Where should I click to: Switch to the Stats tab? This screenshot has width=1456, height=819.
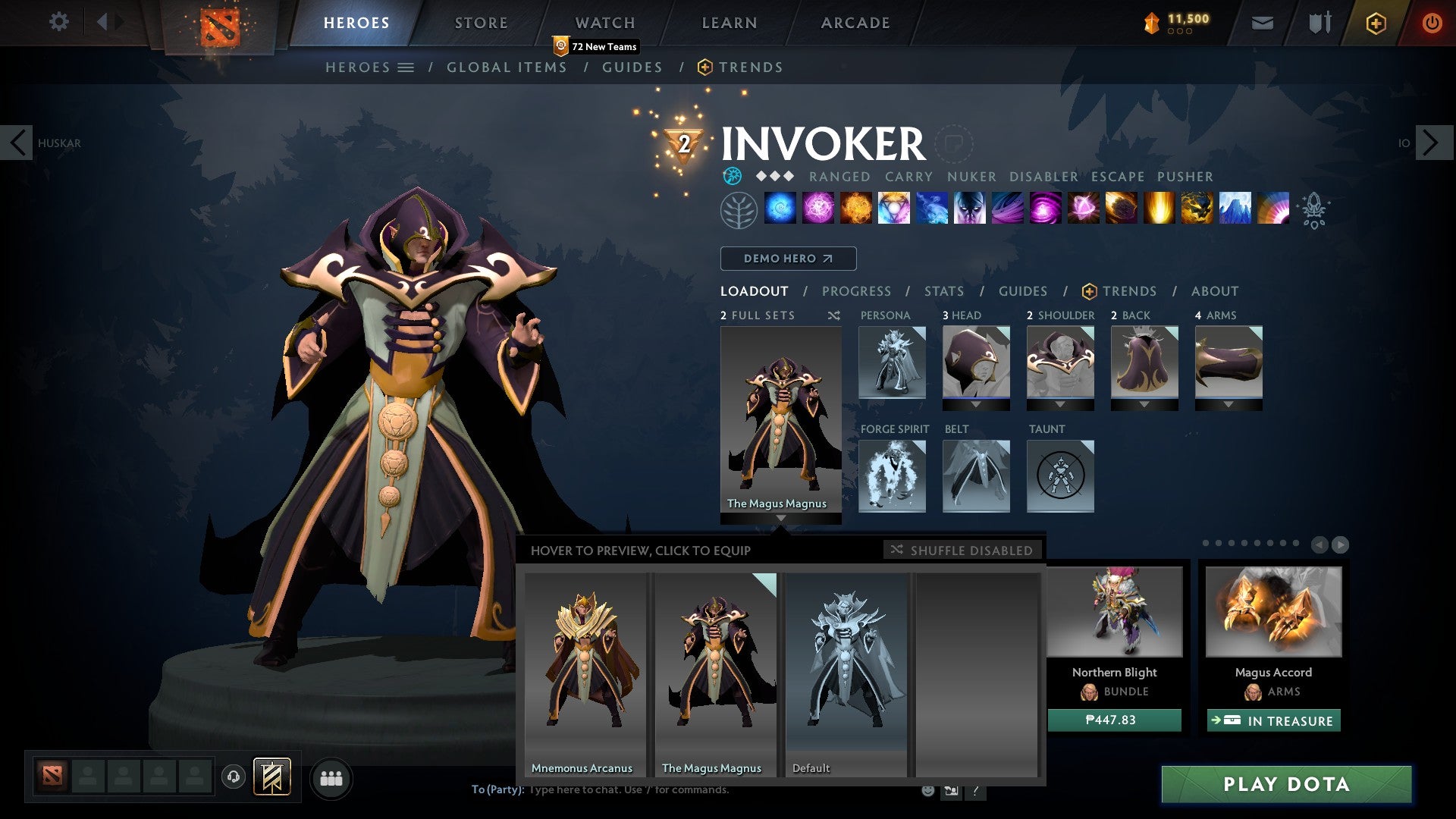[943, 290]
